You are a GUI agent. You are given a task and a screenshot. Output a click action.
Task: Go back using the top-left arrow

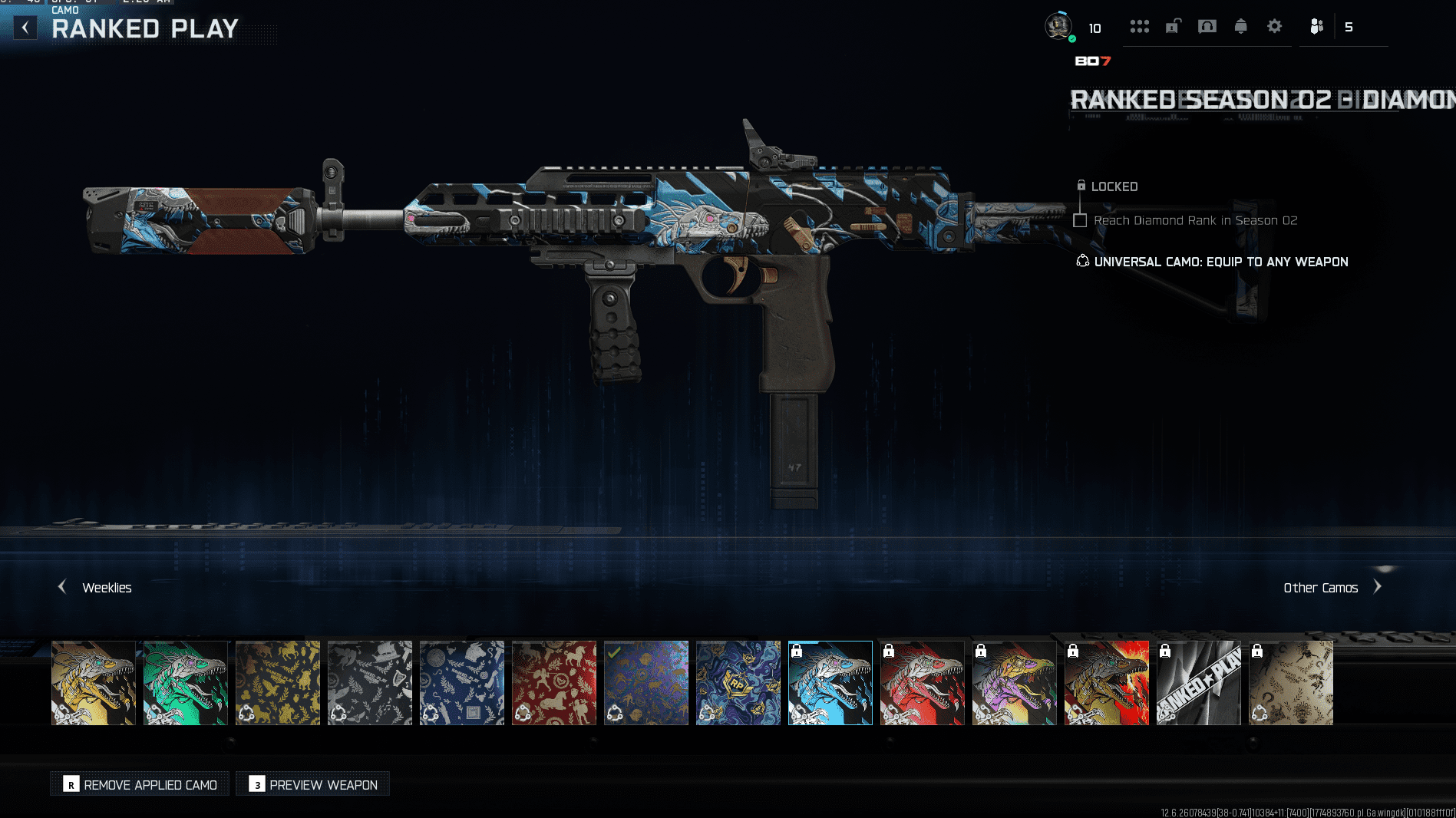pos(25,28)
